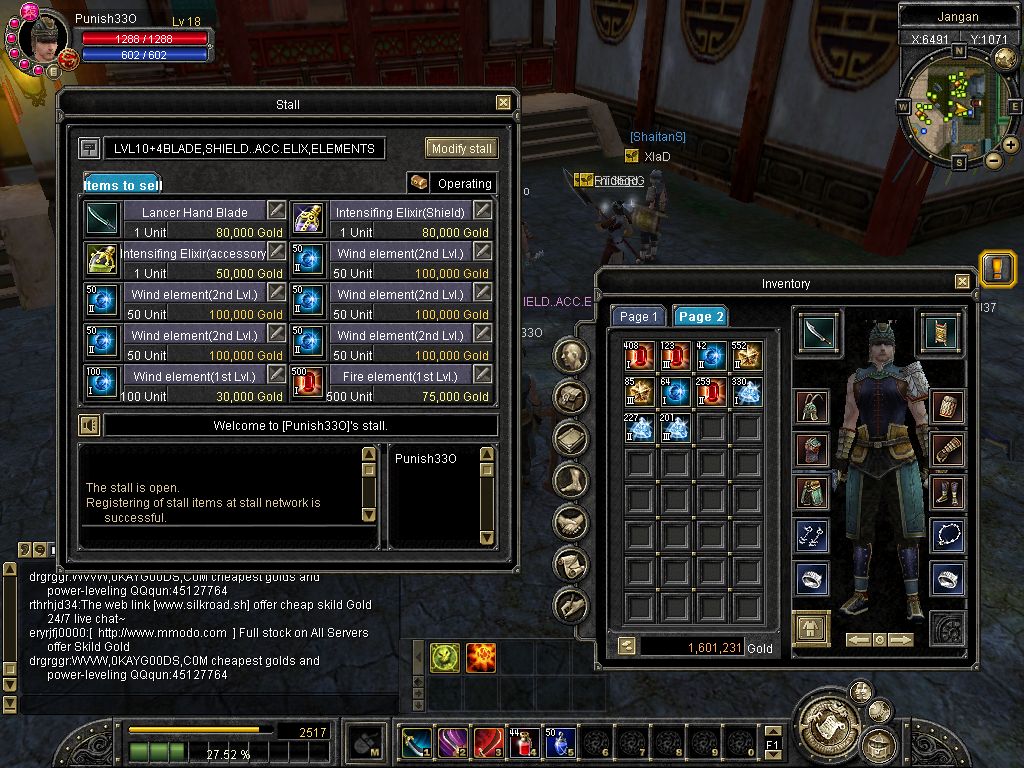
Task: Zoom in on the minimap
Action: click(x=1011, y=145)
